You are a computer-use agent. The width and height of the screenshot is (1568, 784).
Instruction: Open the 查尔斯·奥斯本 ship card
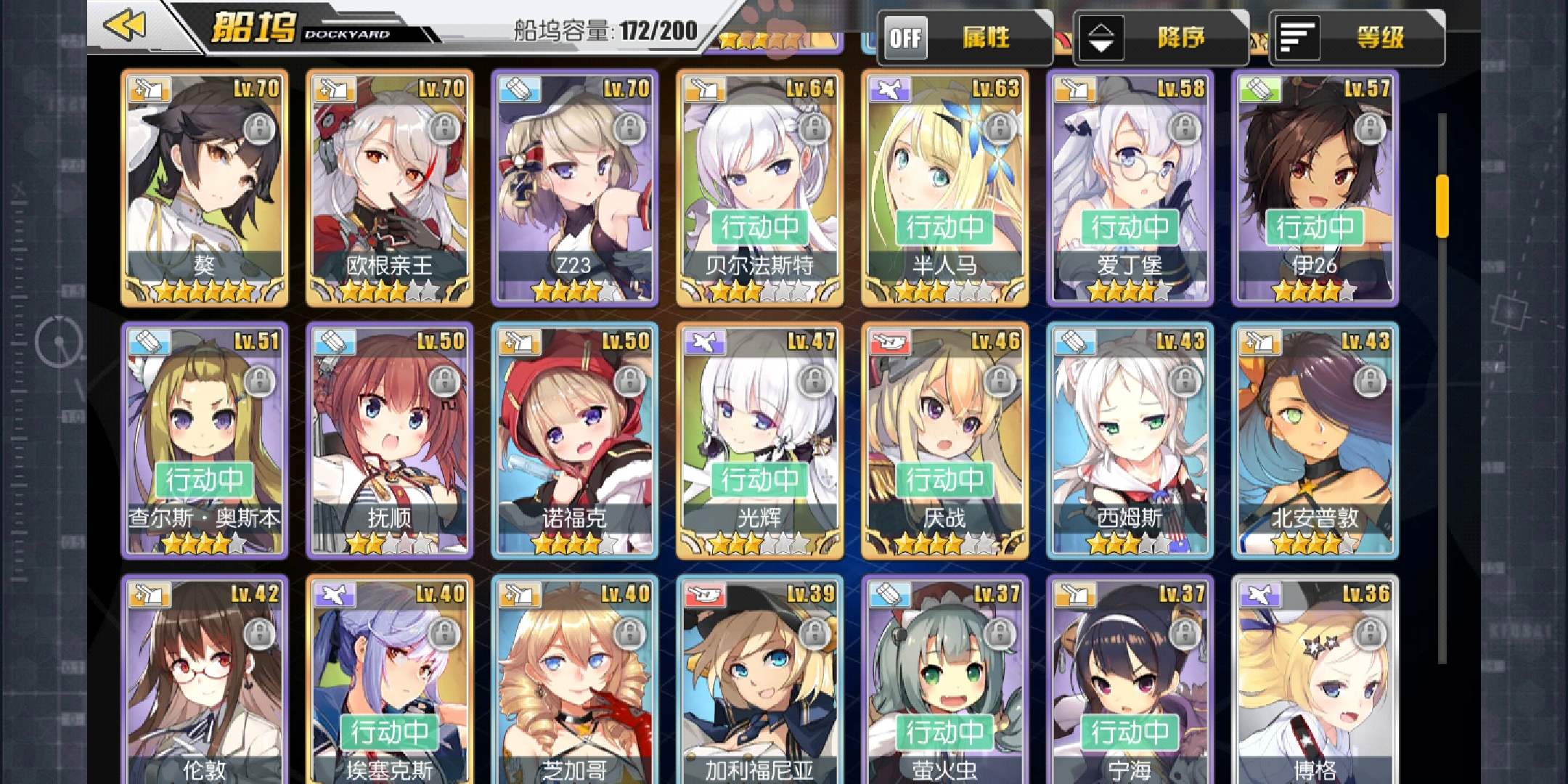pos(205,440)
